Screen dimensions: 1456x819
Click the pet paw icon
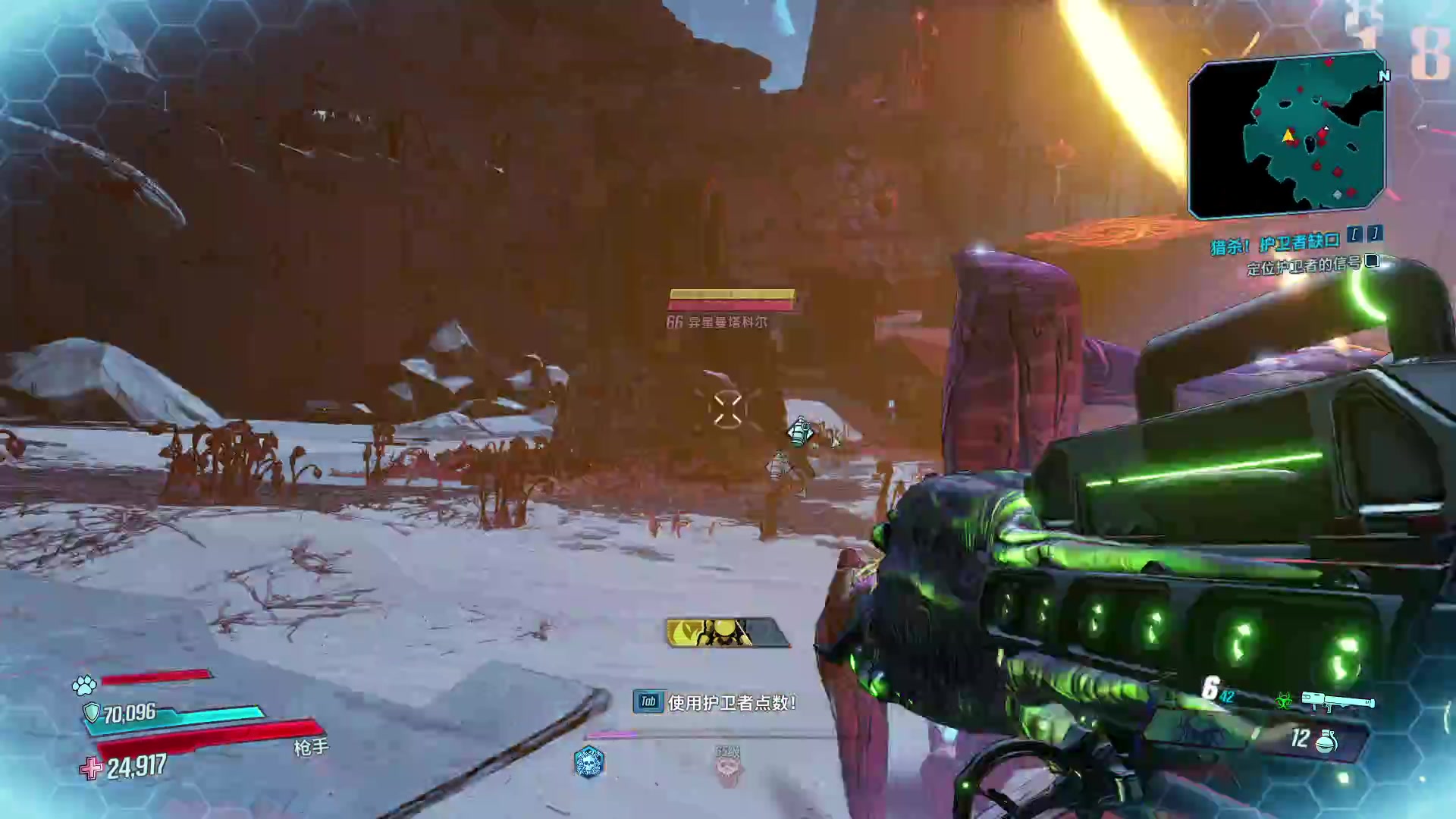(84, 685)
